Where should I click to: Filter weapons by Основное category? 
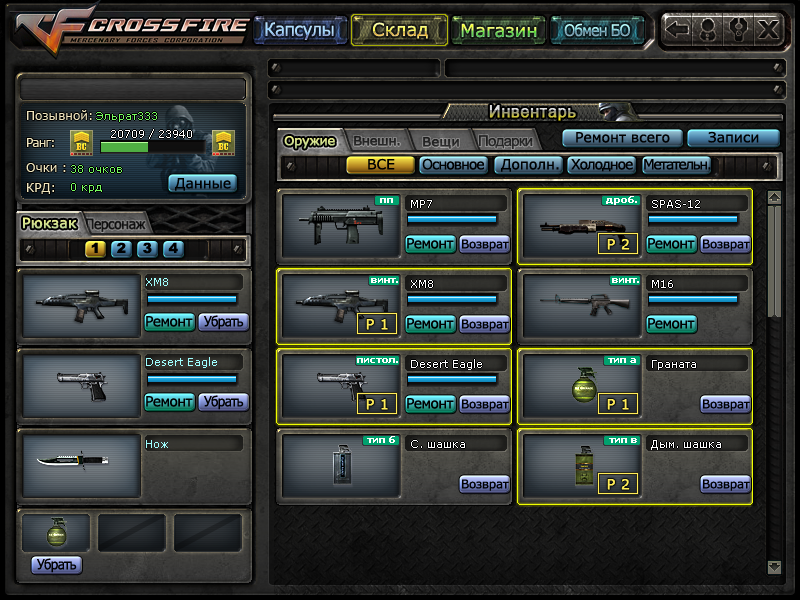(453, 165)
